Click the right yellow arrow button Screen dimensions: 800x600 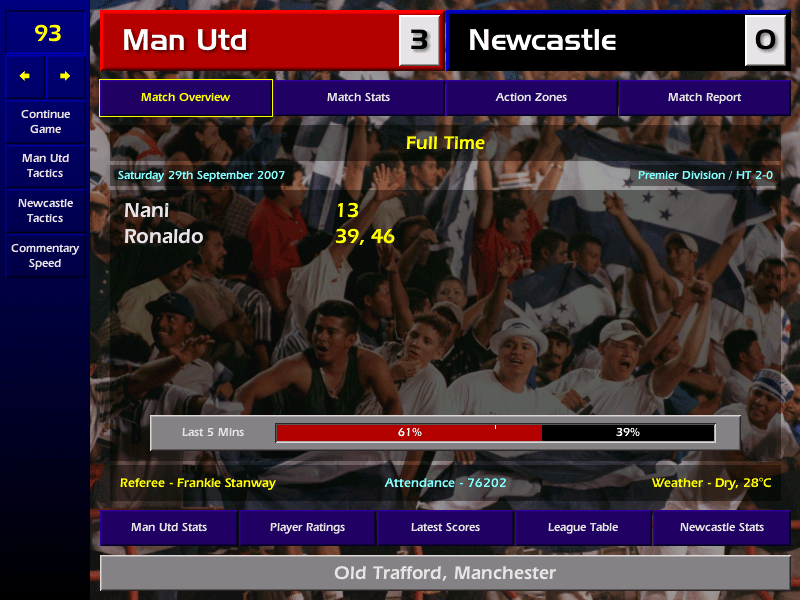point(66,76)
